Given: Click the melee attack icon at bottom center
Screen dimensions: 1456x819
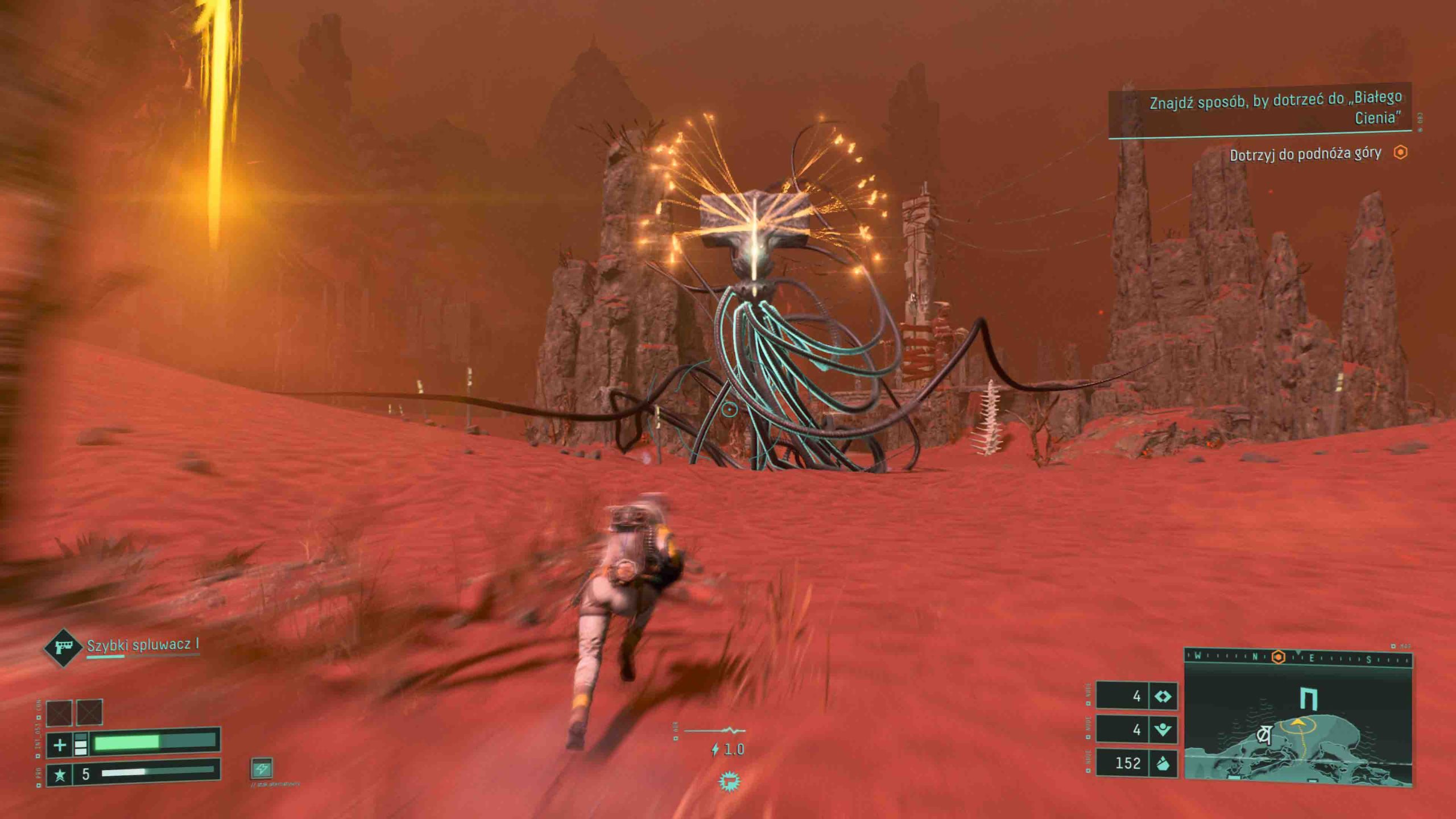Looking at the screenshot, I should tap(729, 782).
